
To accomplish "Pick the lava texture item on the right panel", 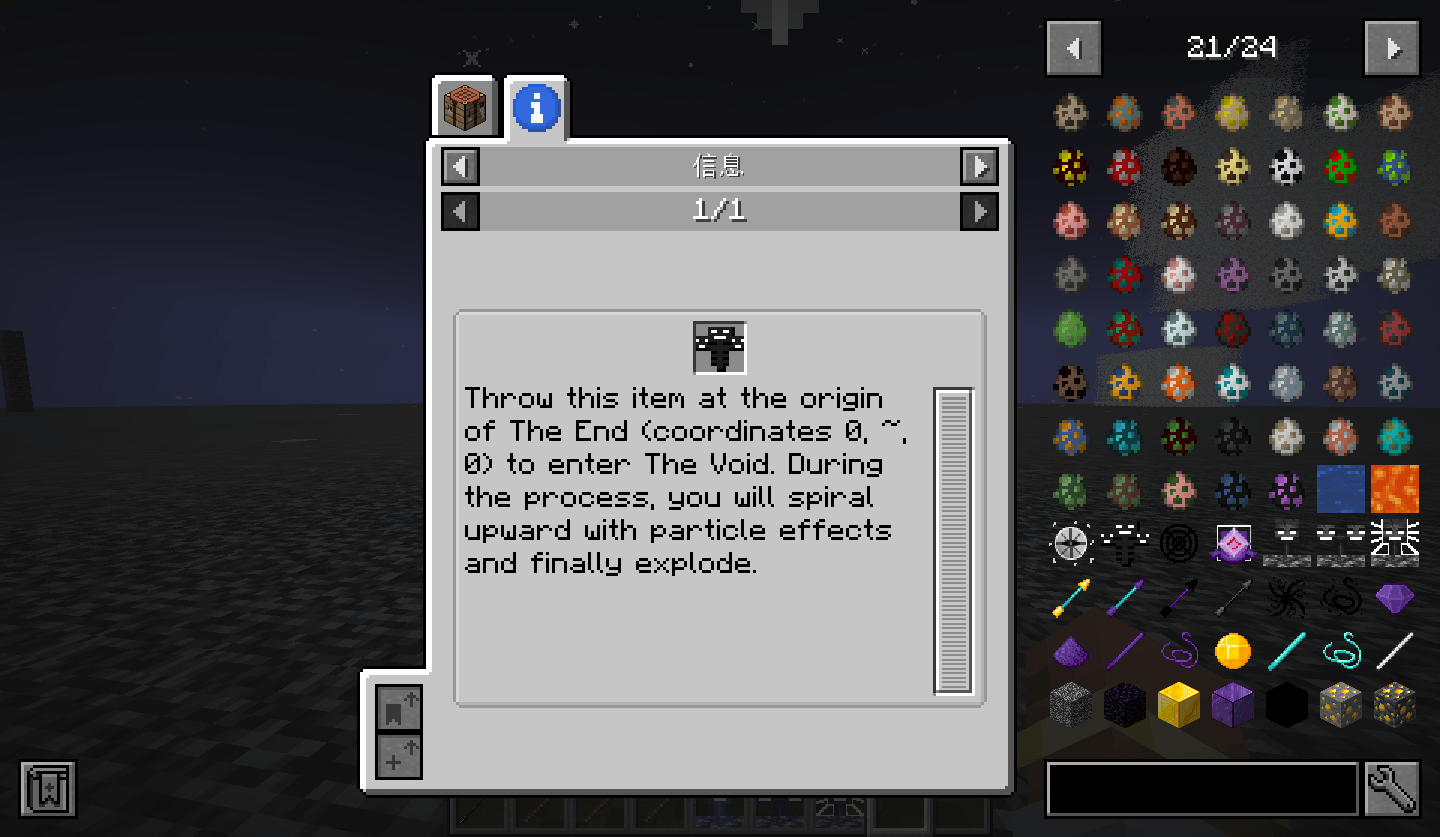I will point(1394,488).
